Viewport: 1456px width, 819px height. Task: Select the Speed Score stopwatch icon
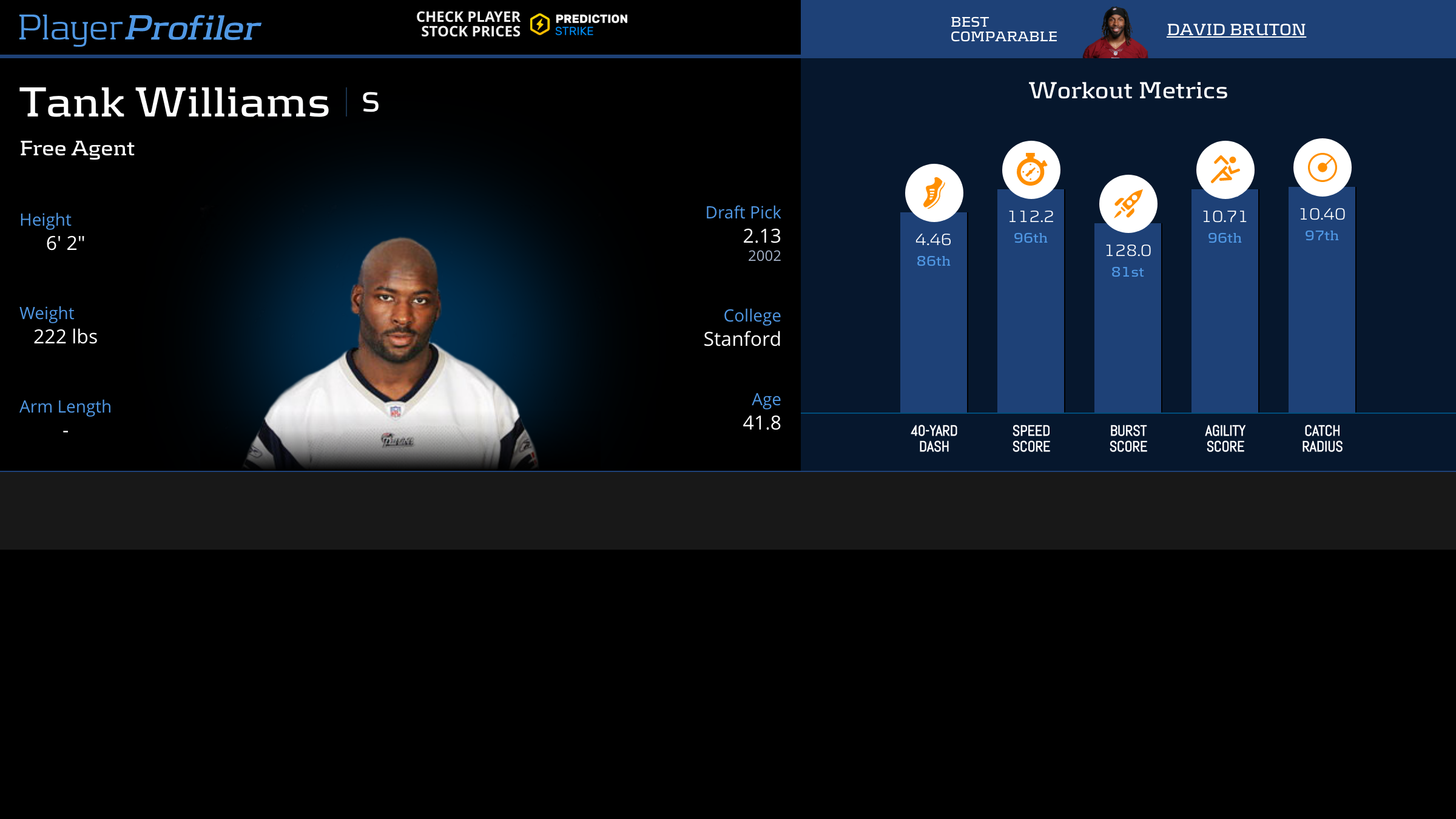pos(1031,170)
